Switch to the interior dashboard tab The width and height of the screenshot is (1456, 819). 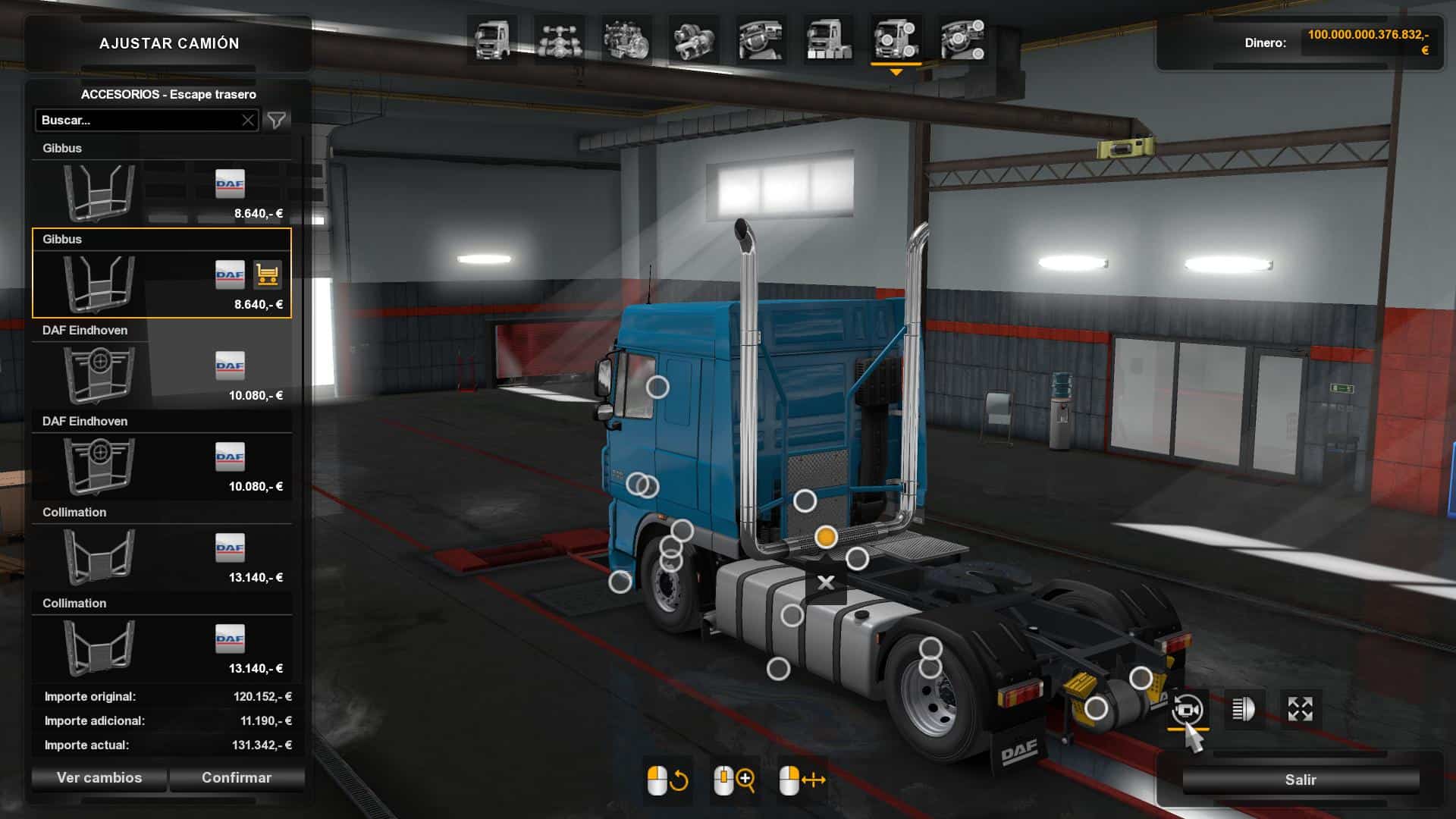click(761, 39)
